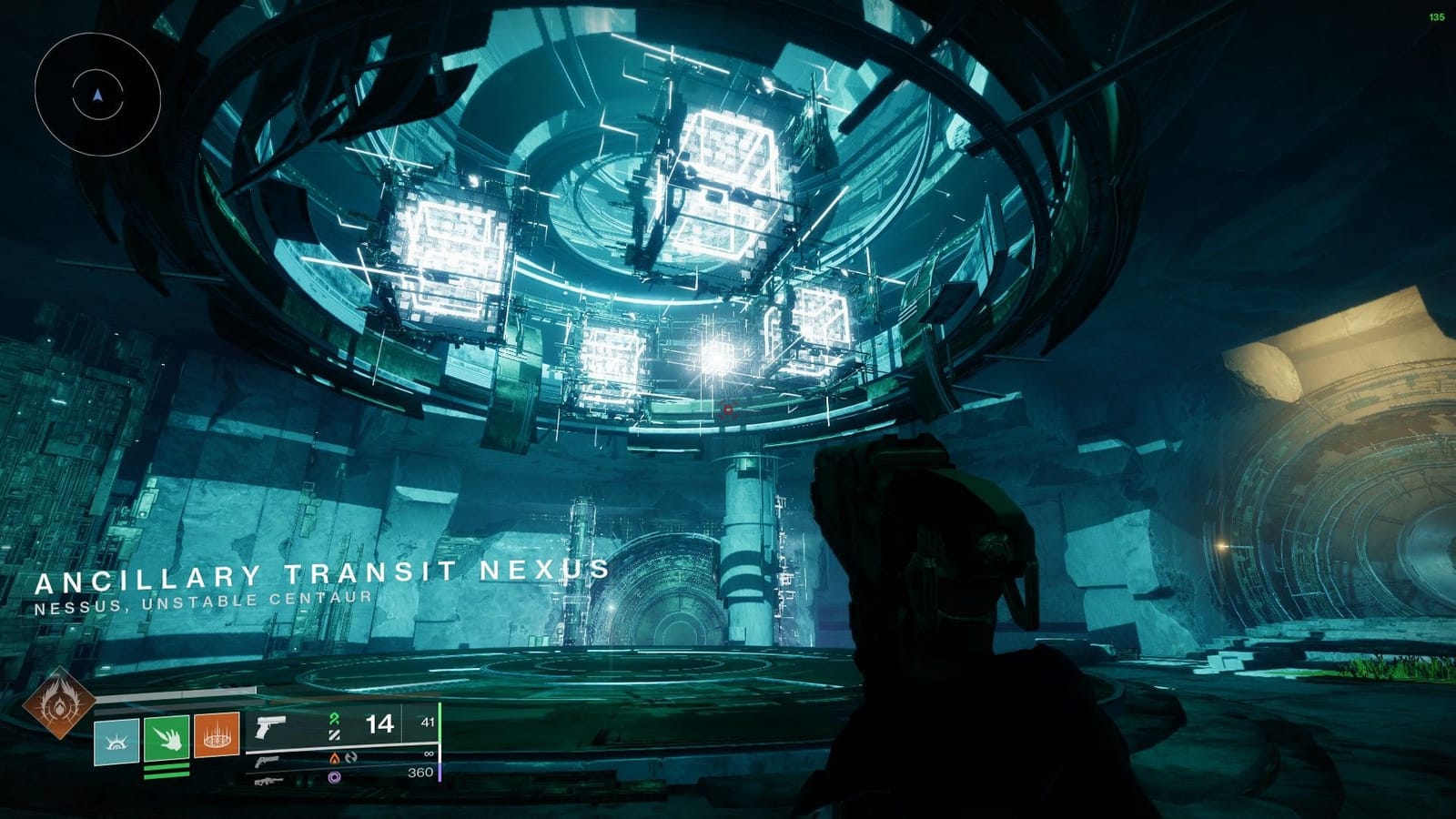Click the orange grenade ability icon

(218, 736)
